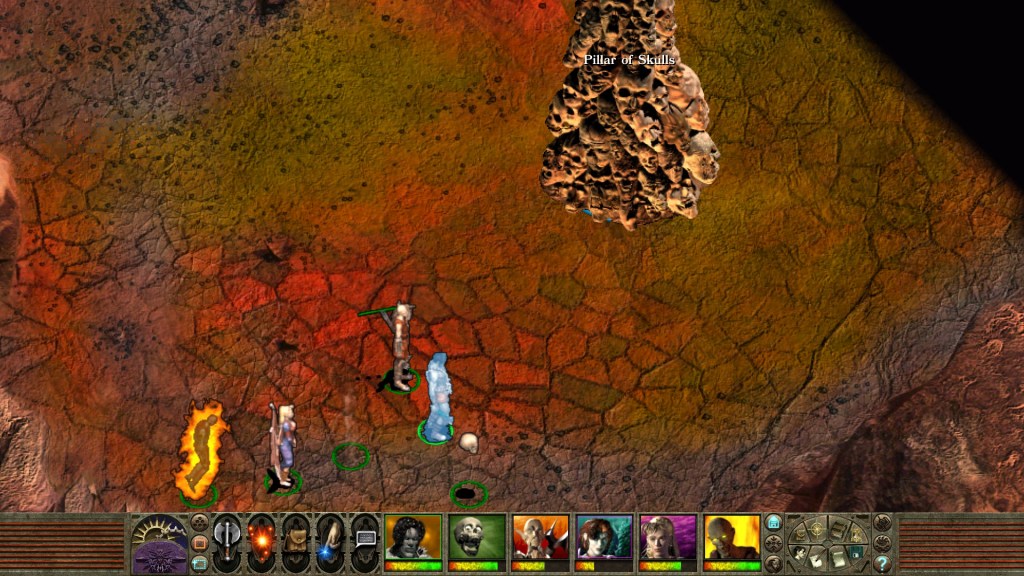1024x576 pixels.
Task: Select the Nameless One portrait
Action: 413,538
